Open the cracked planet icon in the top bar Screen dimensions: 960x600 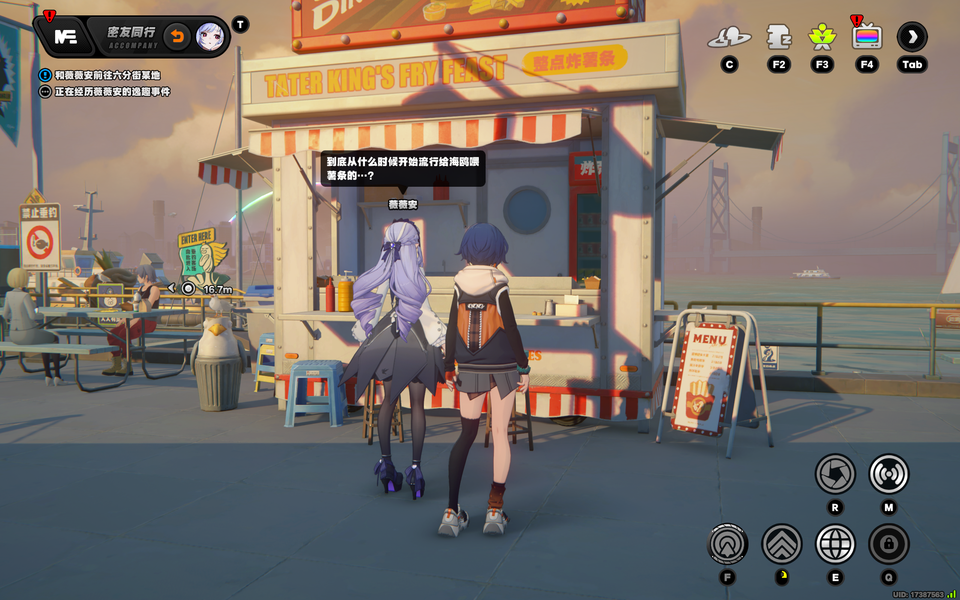tap(729, 38)
